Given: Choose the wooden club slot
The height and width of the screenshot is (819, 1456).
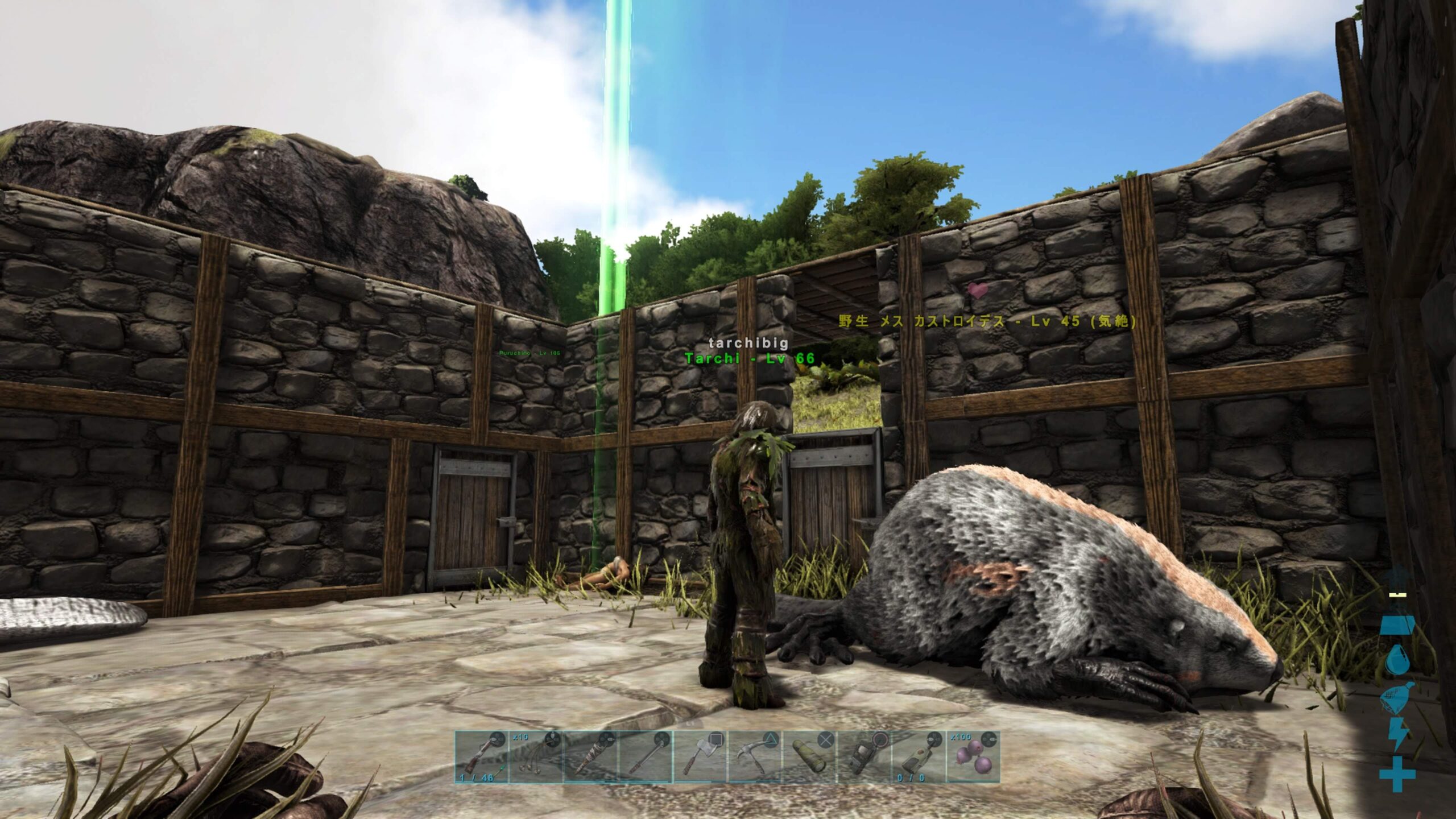Looking at the screenshot, I should (591, 757).
